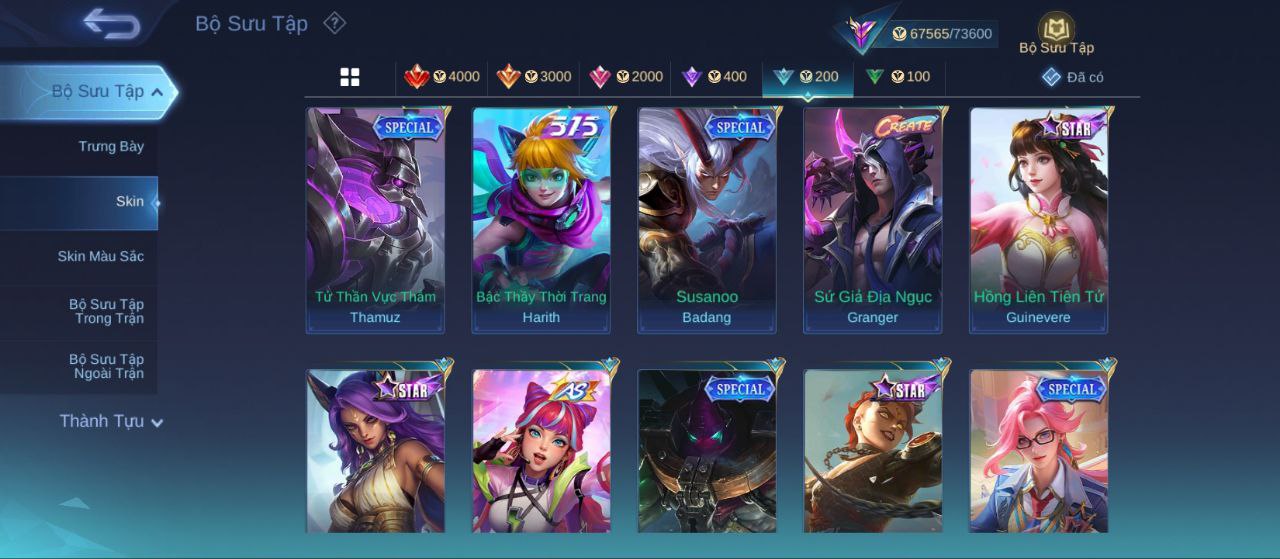Screen dimensions: 1280x559
Task: View Guinevere's Hồng Liên Tiên Tử skin
Action: [x=1039, y=220]
